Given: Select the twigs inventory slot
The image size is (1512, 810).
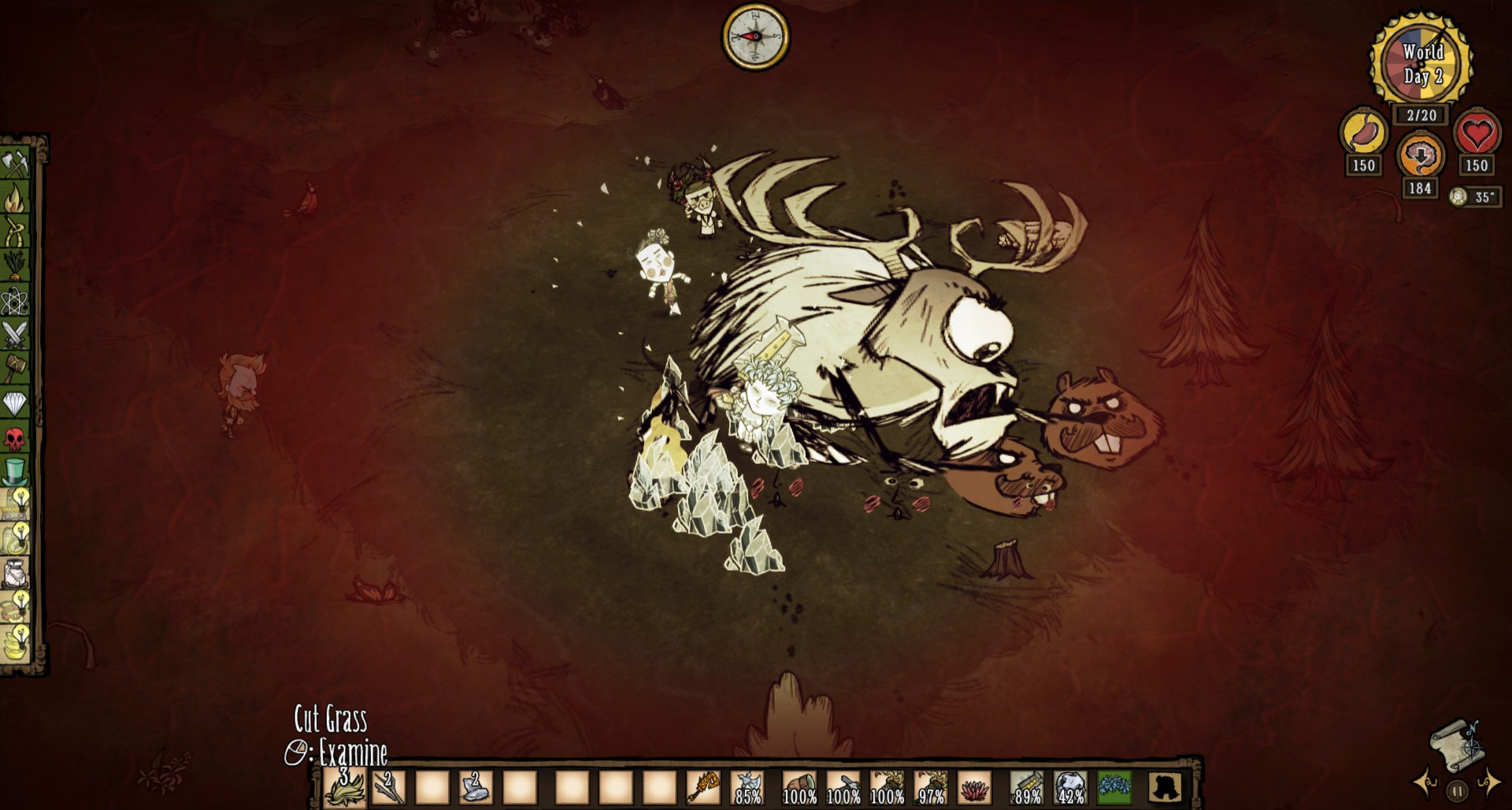Looking at the screenshot, I should 388,787.
